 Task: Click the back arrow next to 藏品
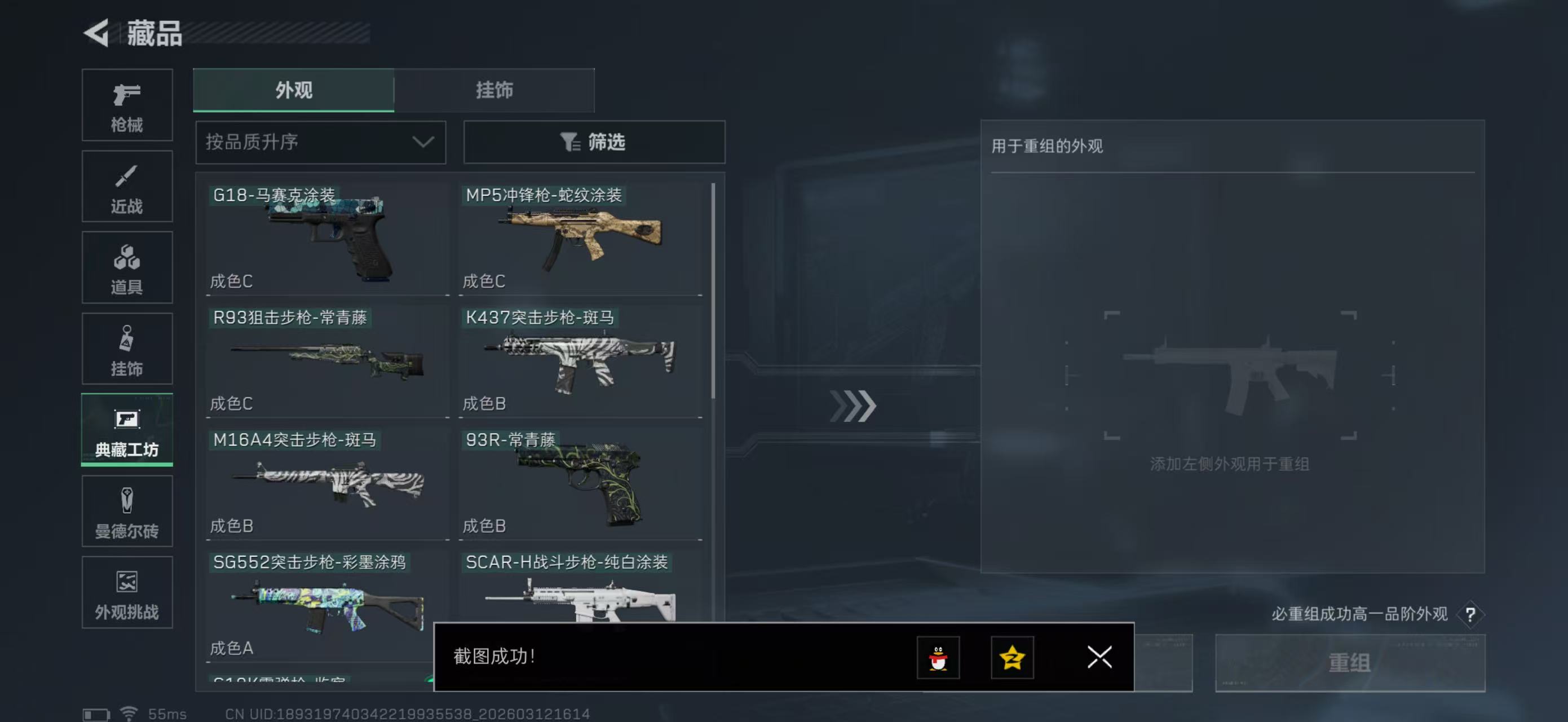[x=98, y=33]
